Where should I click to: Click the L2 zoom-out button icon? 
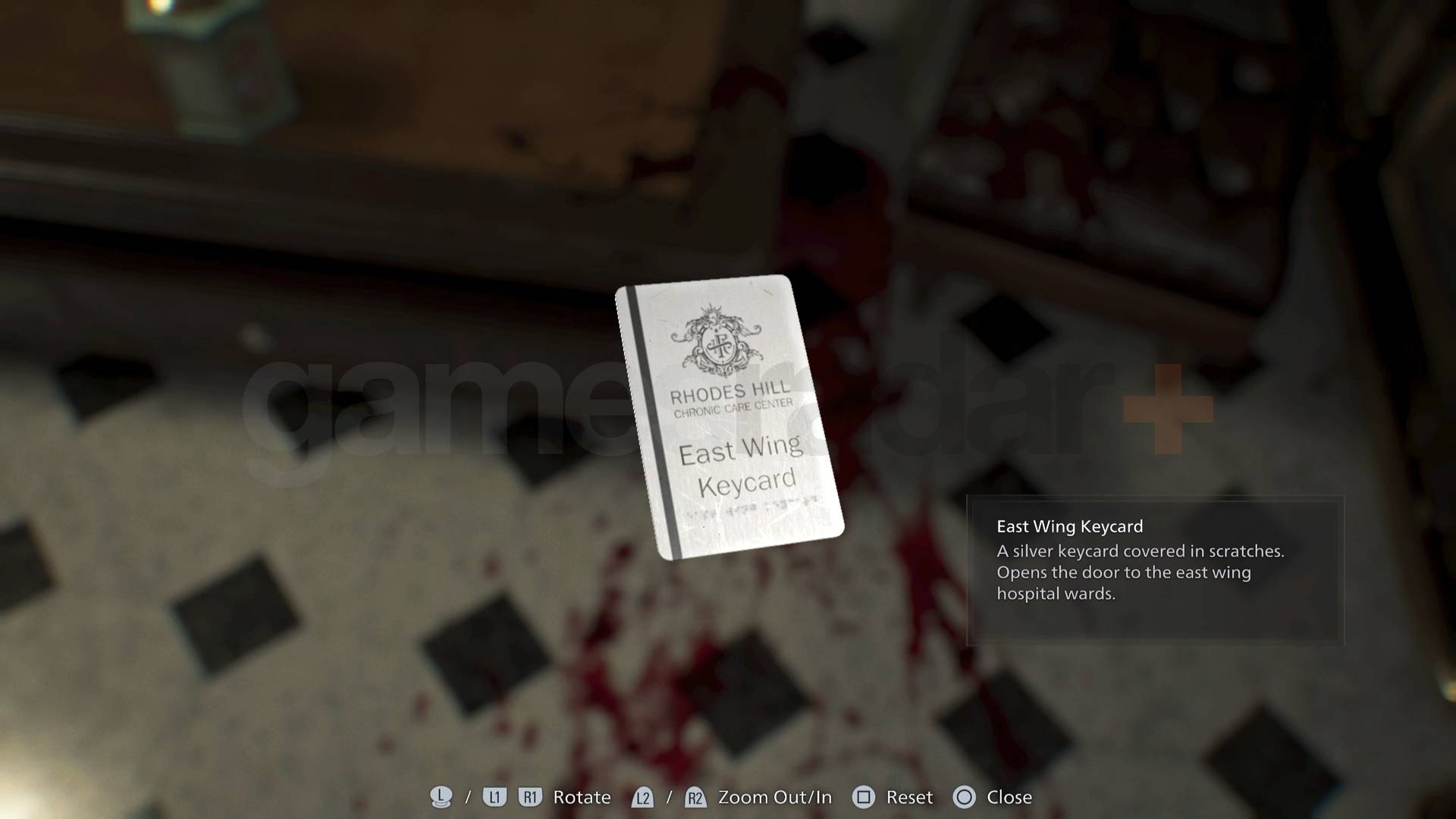click(642, 797)
